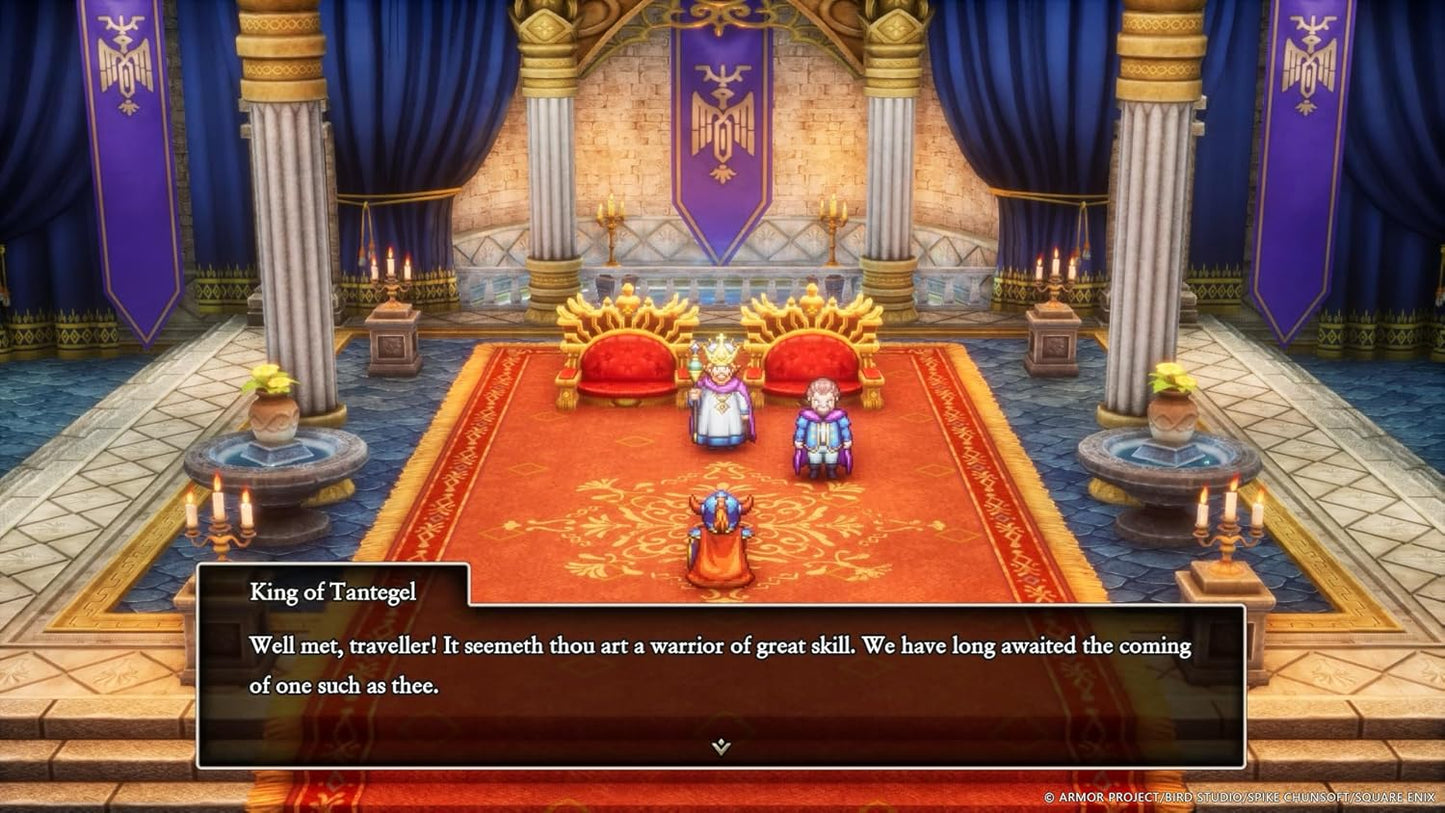Click the fountain basin on the right side

point(1170,455)
